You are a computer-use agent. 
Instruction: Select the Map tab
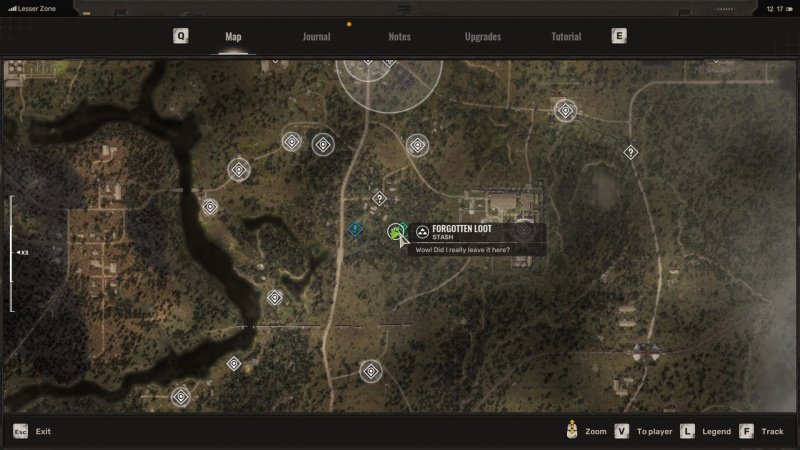233,37
